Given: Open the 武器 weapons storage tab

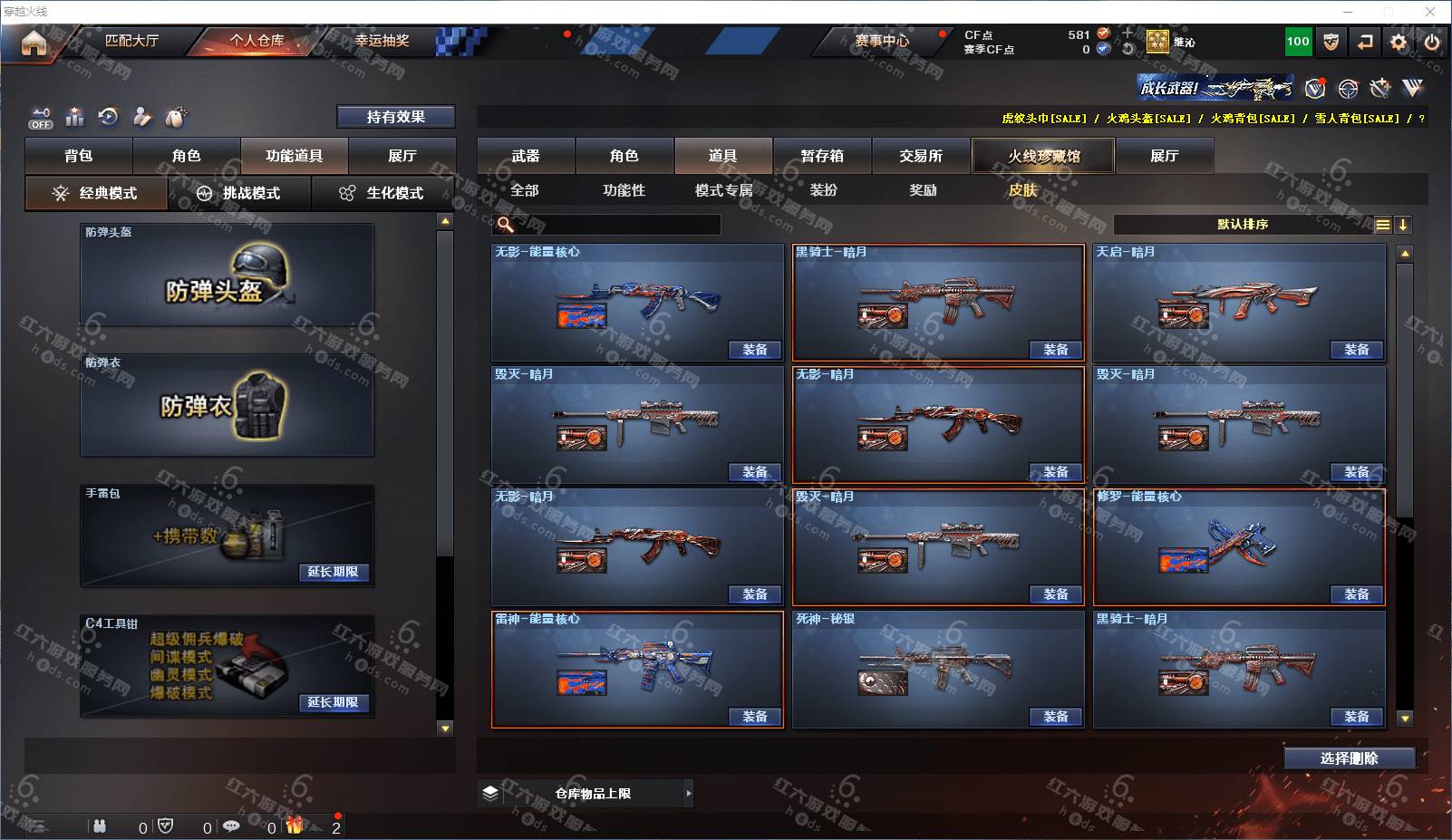Looking at the screenshot, I should click(x=526, y=156).
